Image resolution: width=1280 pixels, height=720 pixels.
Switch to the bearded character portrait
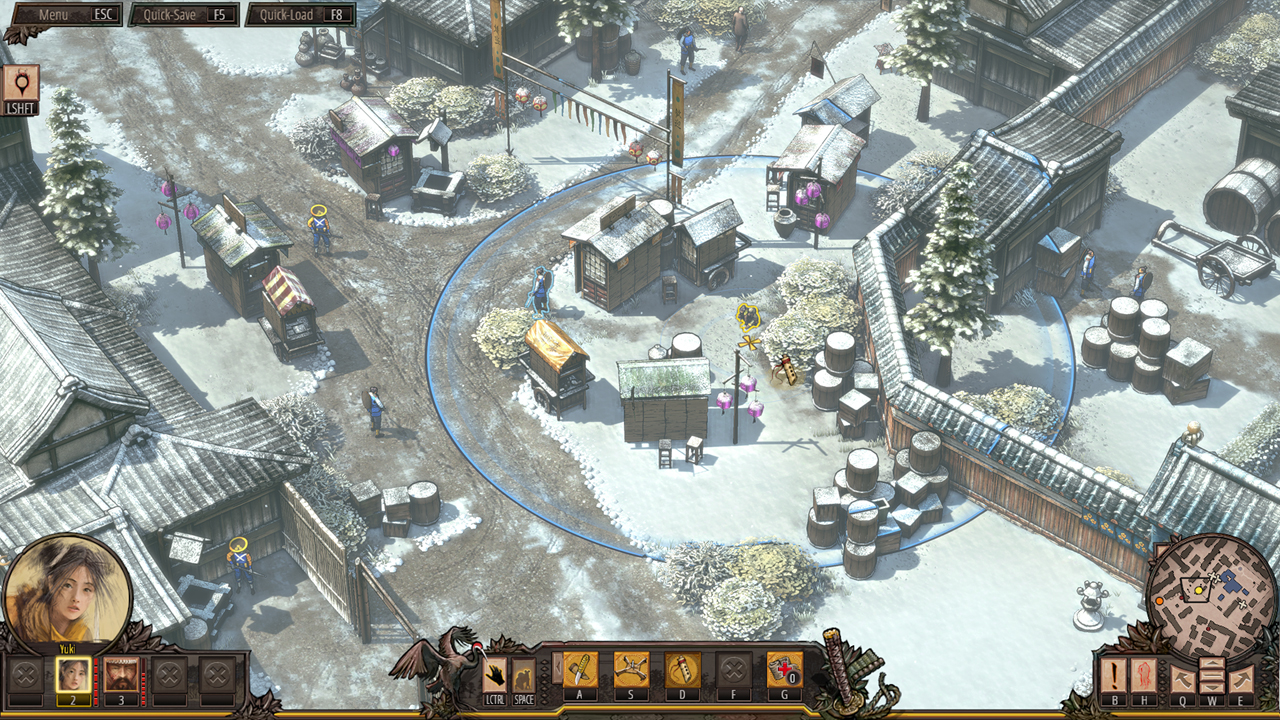(x=121, y=675)
